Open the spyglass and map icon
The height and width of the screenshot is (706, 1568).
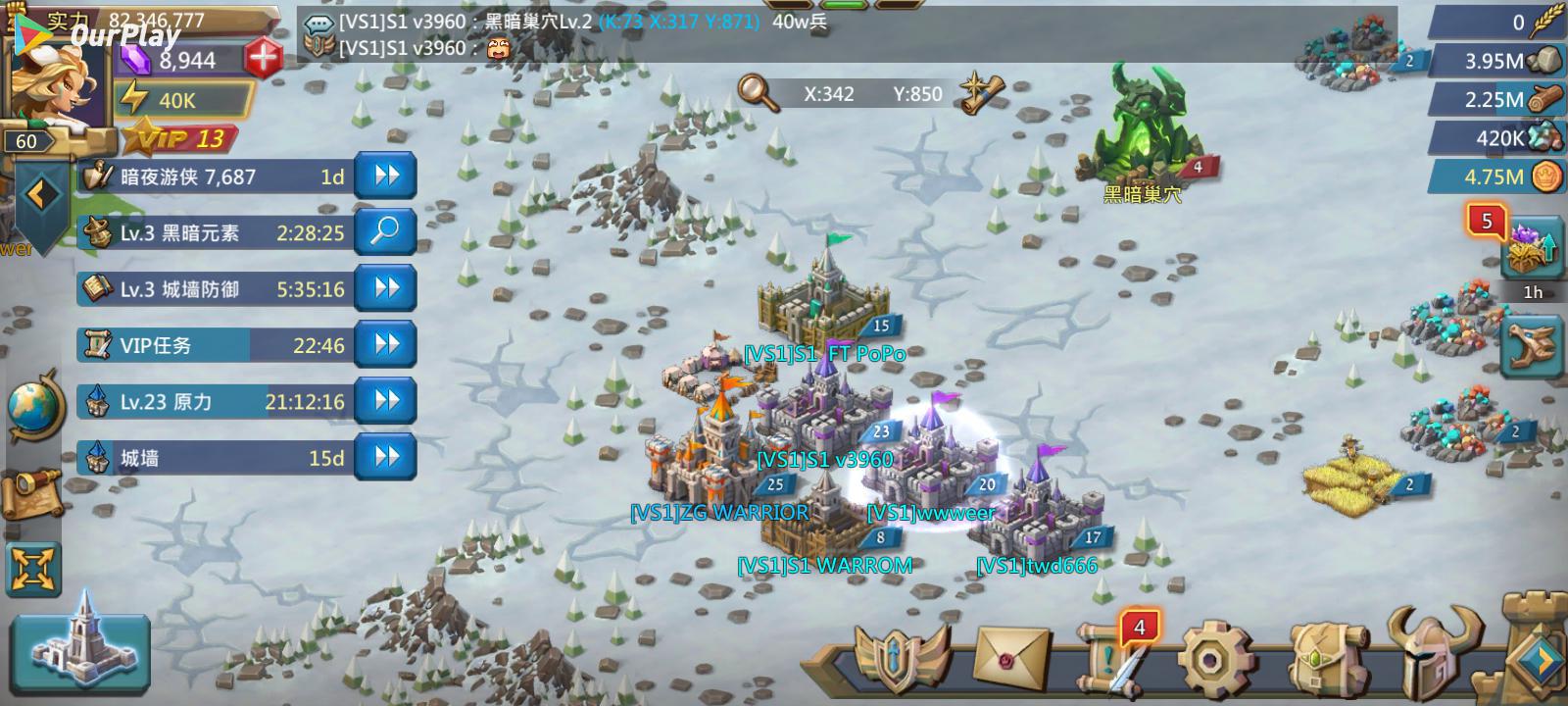click(33, 488)
